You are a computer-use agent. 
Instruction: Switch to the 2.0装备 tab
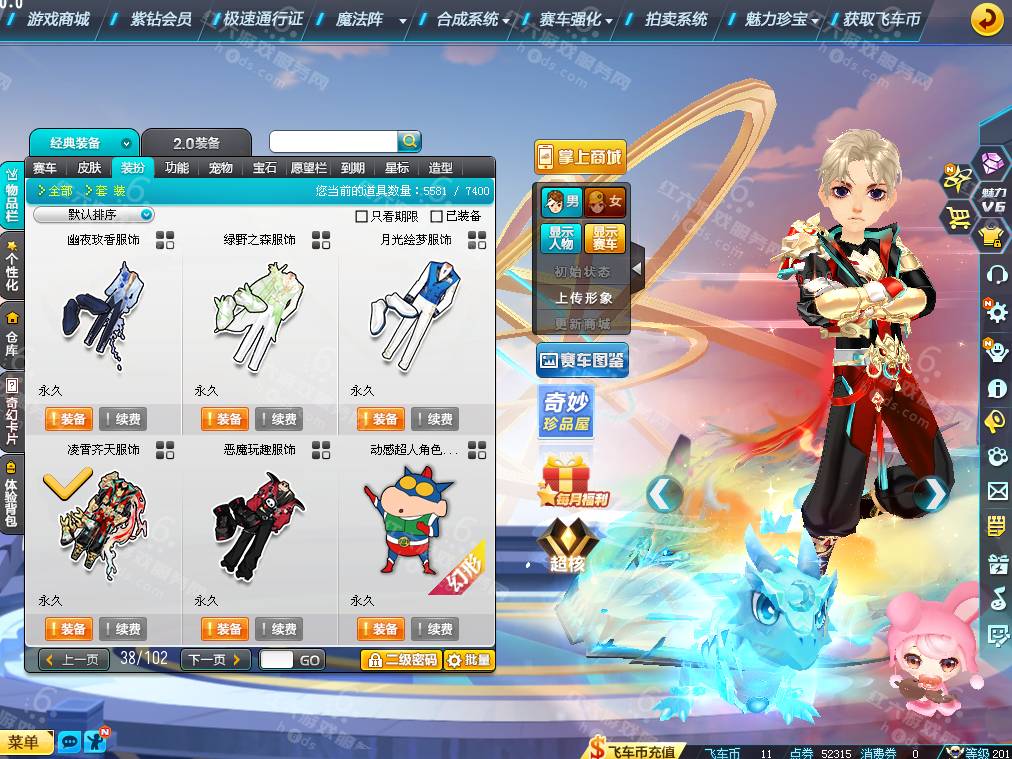coord(196,143)
